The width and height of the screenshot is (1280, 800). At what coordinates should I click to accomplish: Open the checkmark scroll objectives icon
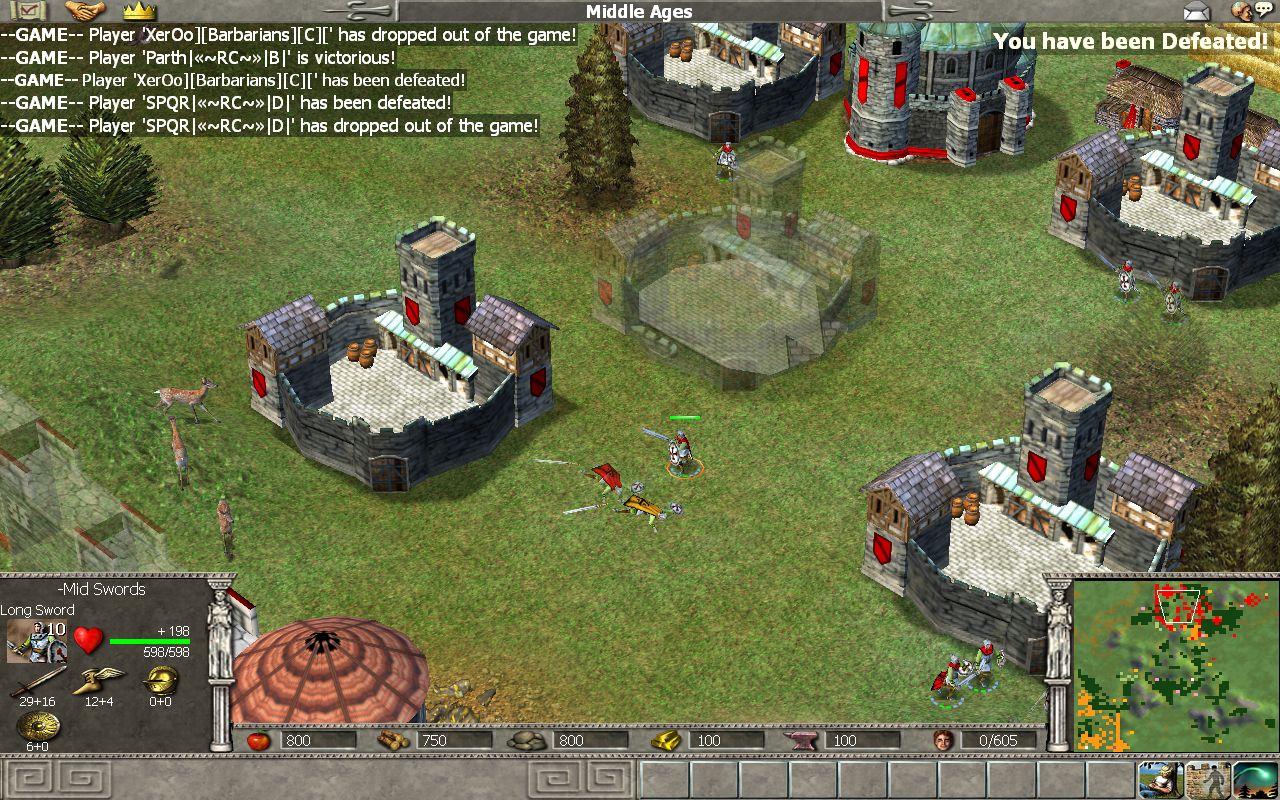click(28, 11)
